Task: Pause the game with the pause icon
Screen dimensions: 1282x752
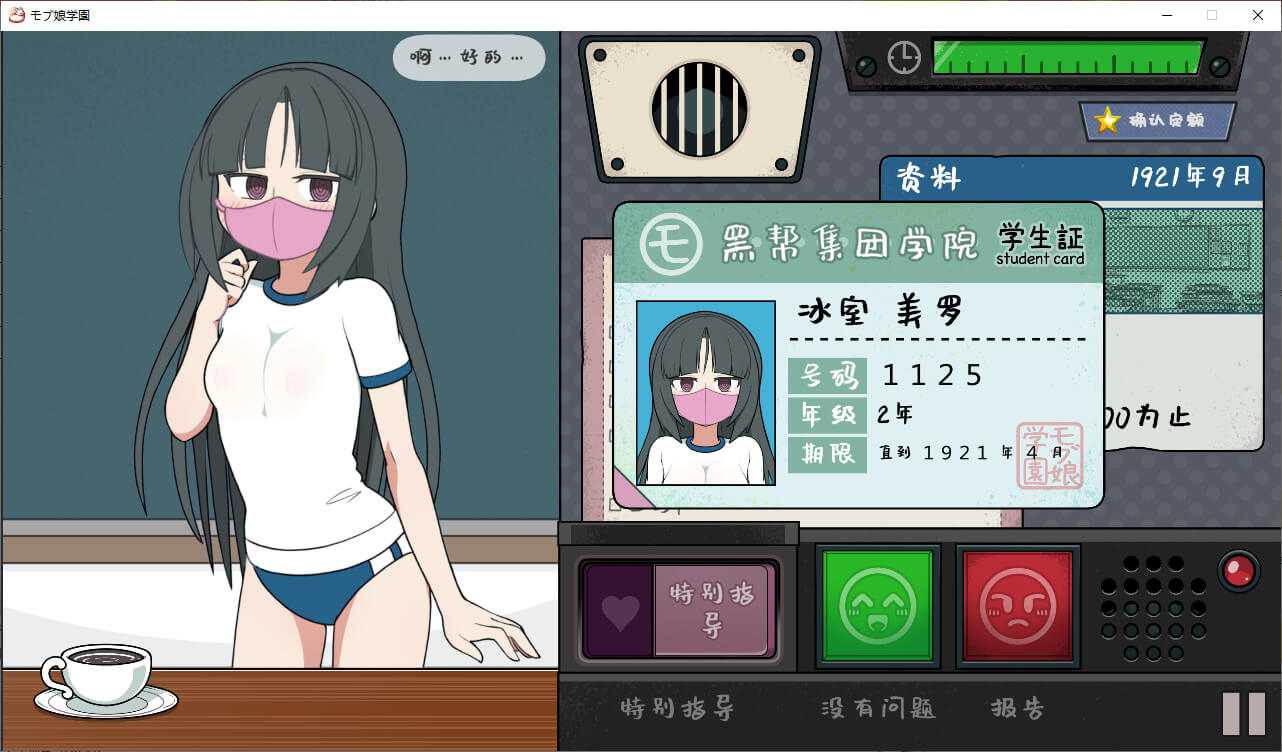Action: pos(1244,713)
